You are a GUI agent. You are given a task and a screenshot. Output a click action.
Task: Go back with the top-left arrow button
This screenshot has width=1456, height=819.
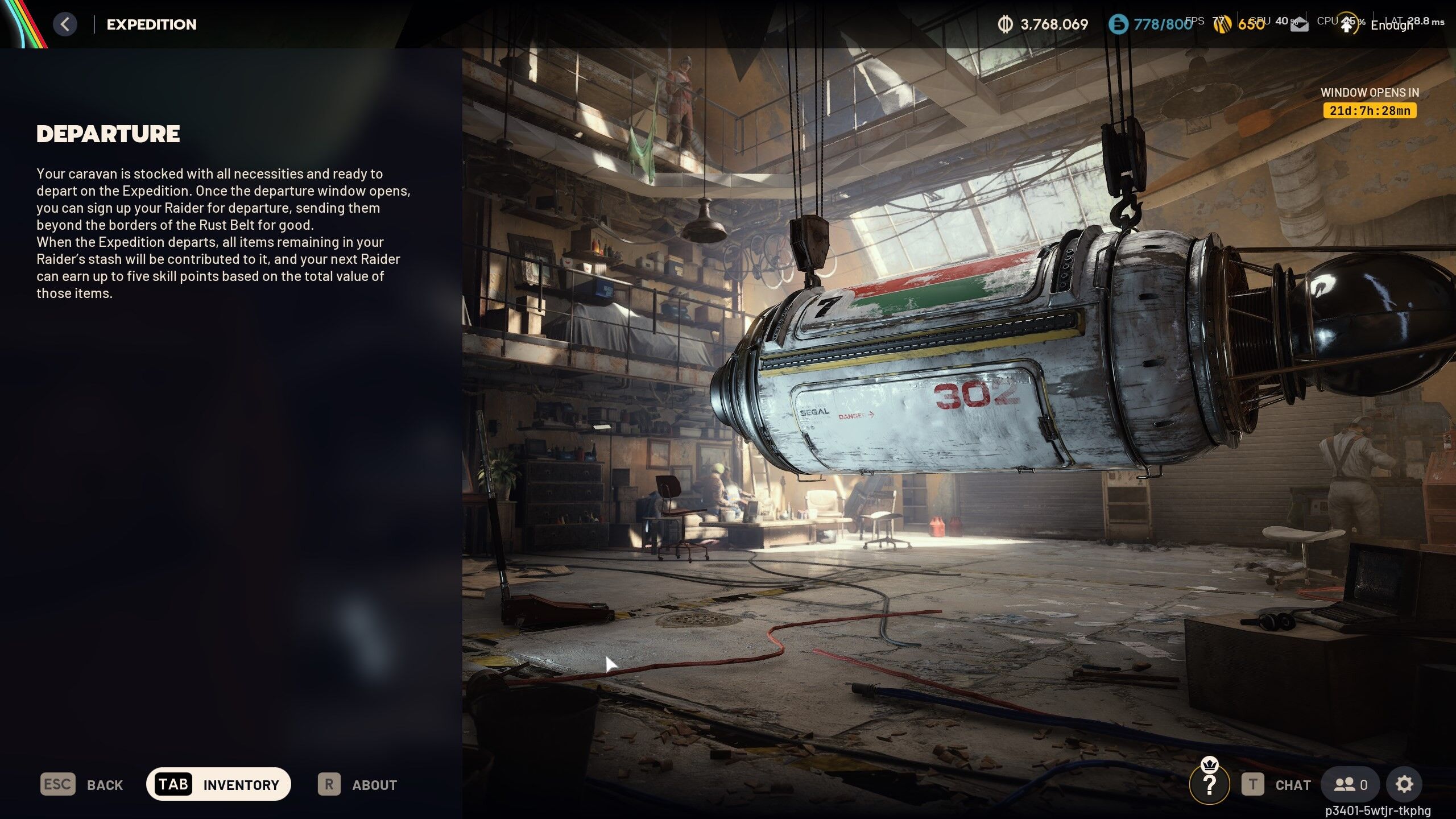pyautogui.click(x=65, y=24)
